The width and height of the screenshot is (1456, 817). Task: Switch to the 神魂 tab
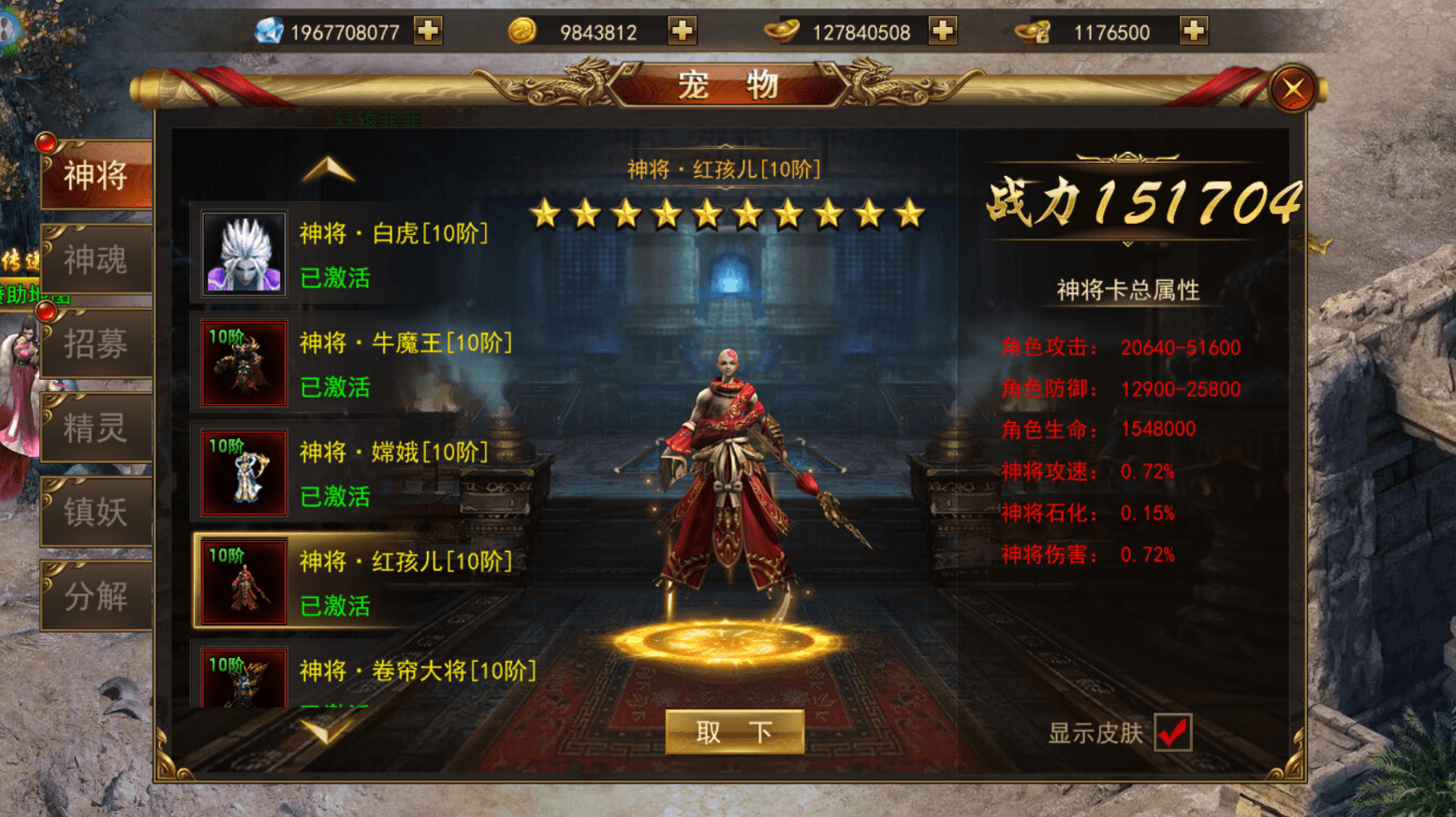pos(94,259)
